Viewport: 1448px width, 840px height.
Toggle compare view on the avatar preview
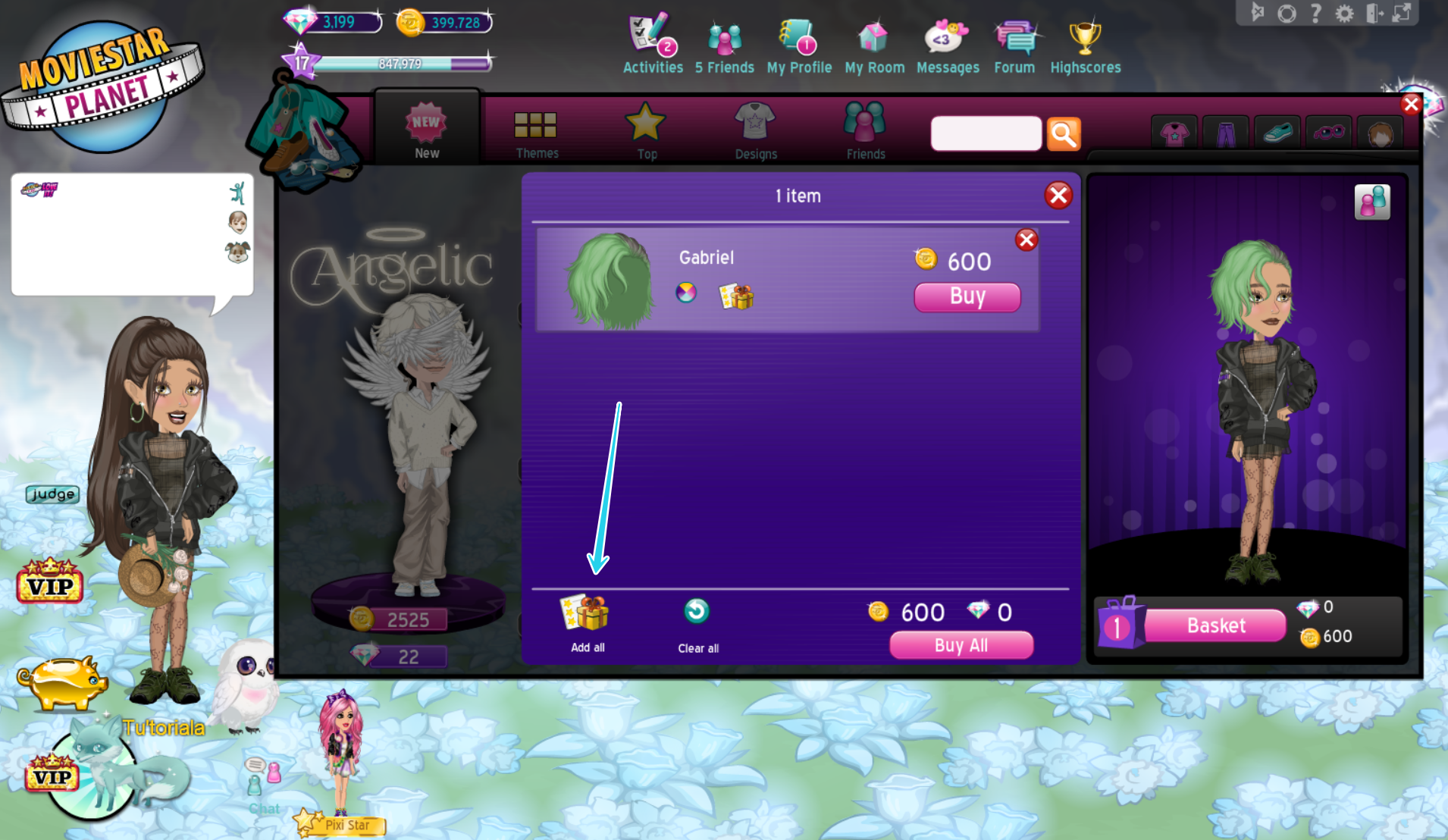tap(1373, 202)
